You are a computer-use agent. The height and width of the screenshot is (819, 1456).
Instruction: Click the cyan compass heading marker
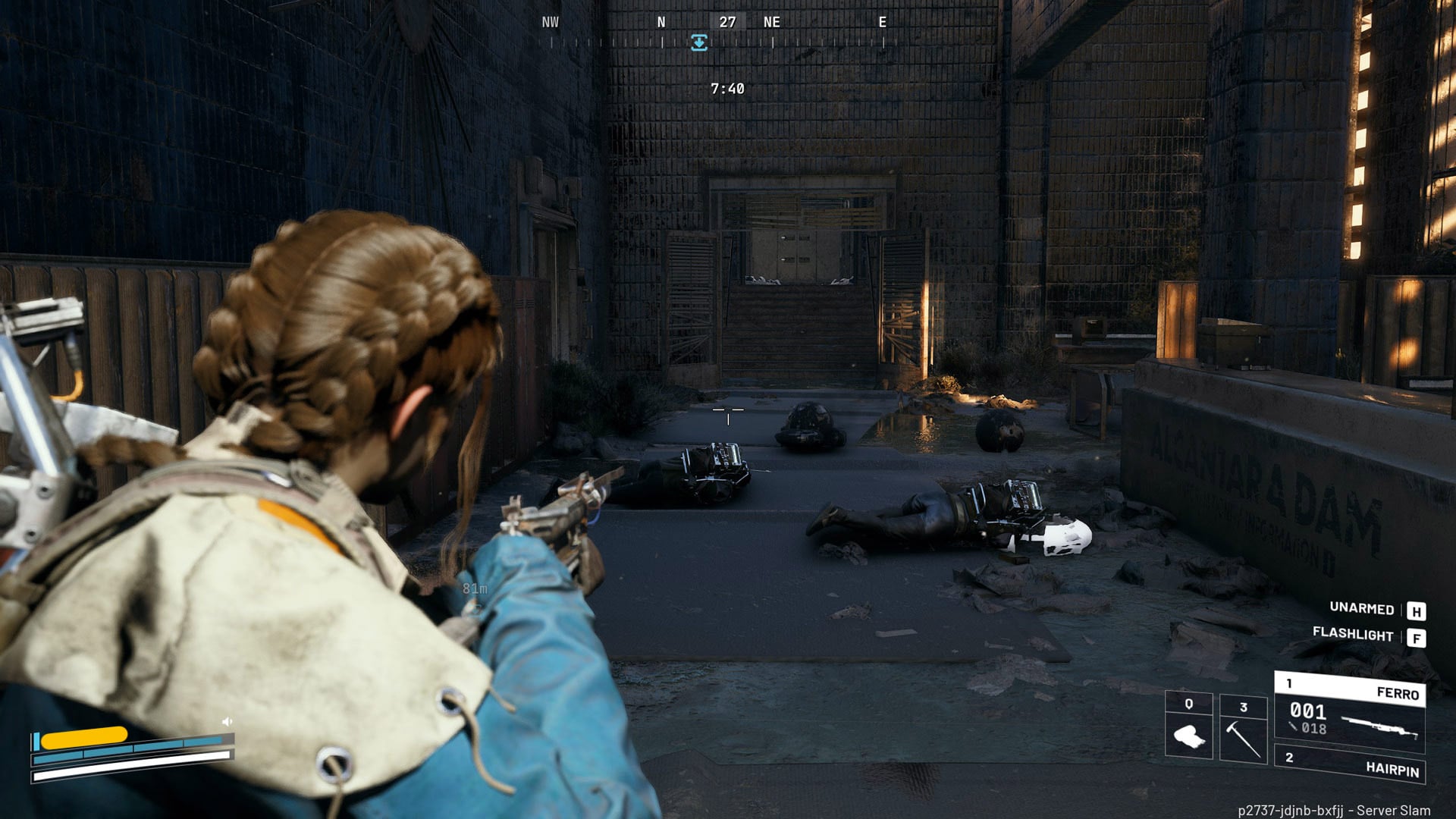(x=698, y=42)
